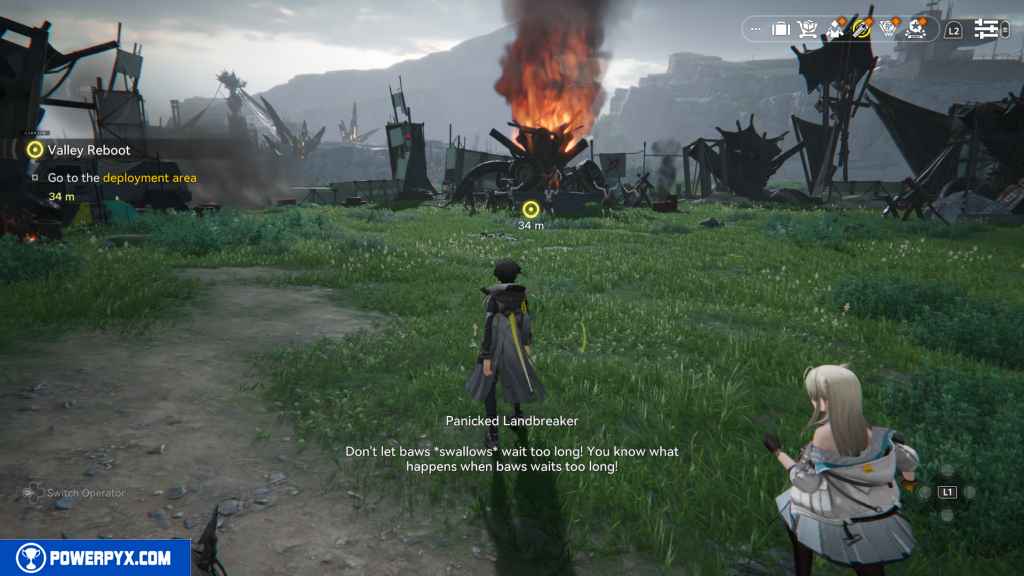This screenshot has height=576, width=1024.
Task: Click the PowerPyx.com watermark logo
Action: click(x=95, y=558)
